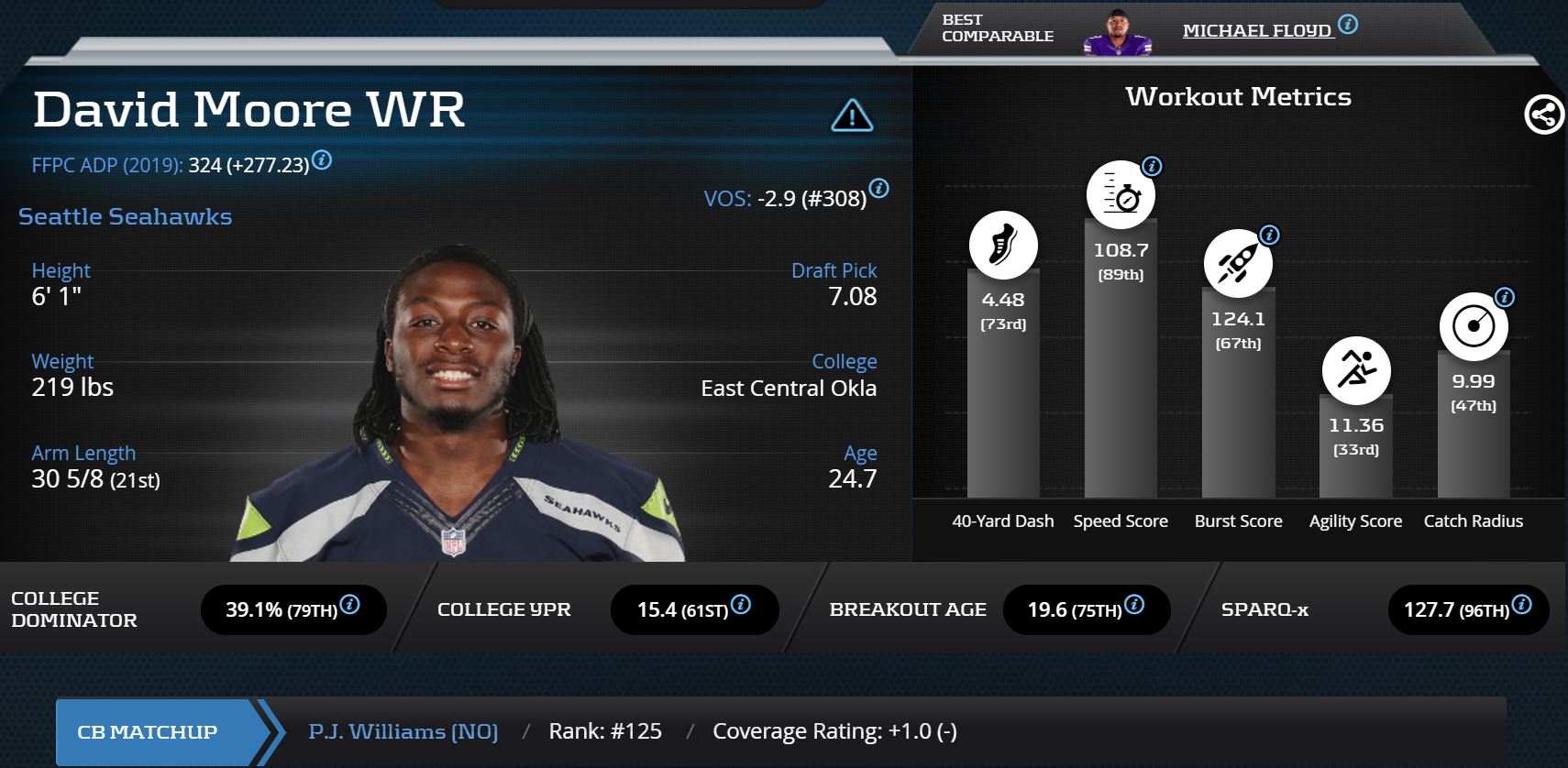Image resolution: width=1568 pixels, height=768 pixels.
Task: Show info for Speed Score metric
Action: click(1152, 167)
